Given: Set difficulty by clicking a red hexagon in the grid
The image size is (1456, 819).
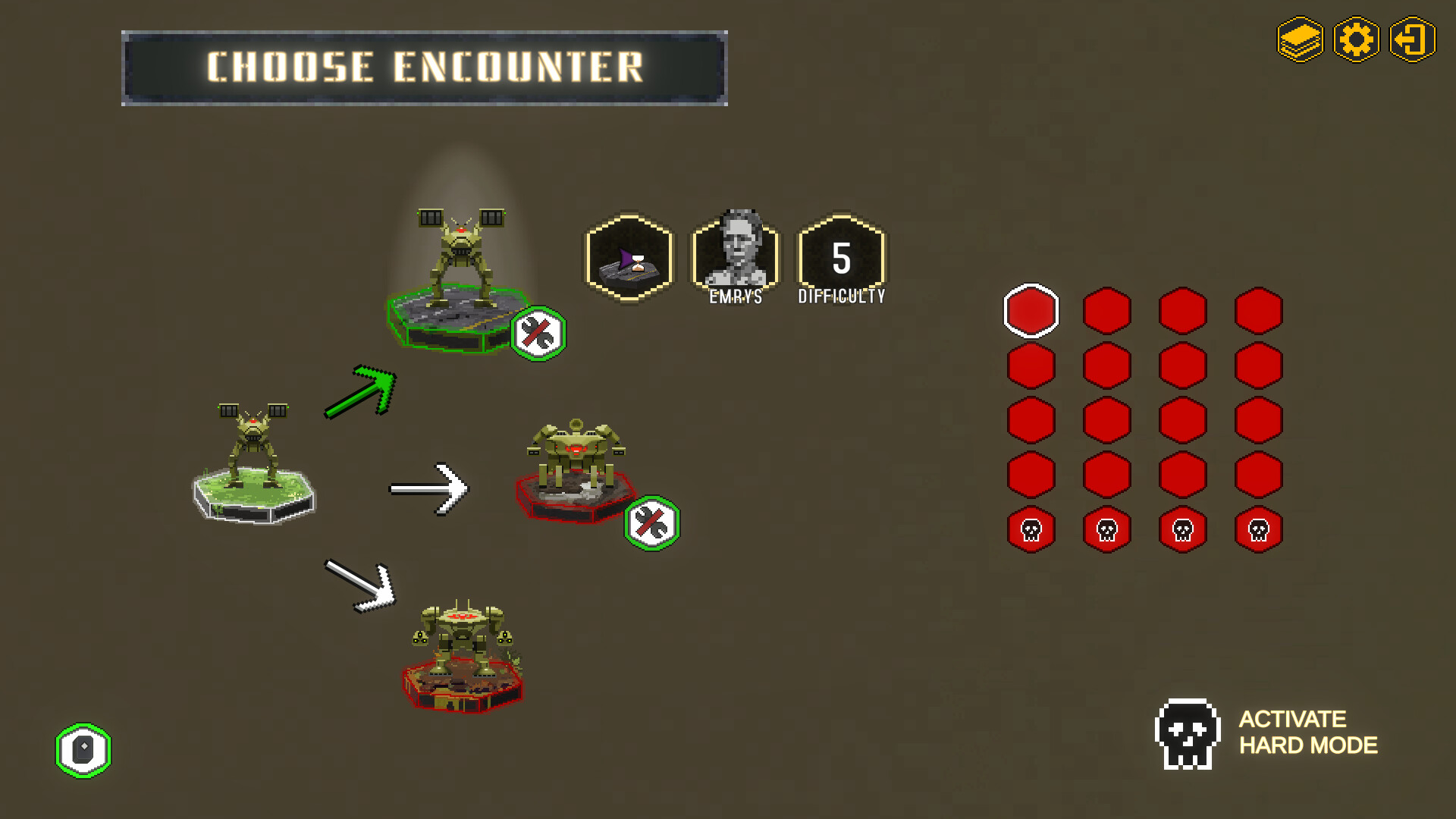Looking at the screenshot, I should pyautogui.click(x=1106, y=364).
